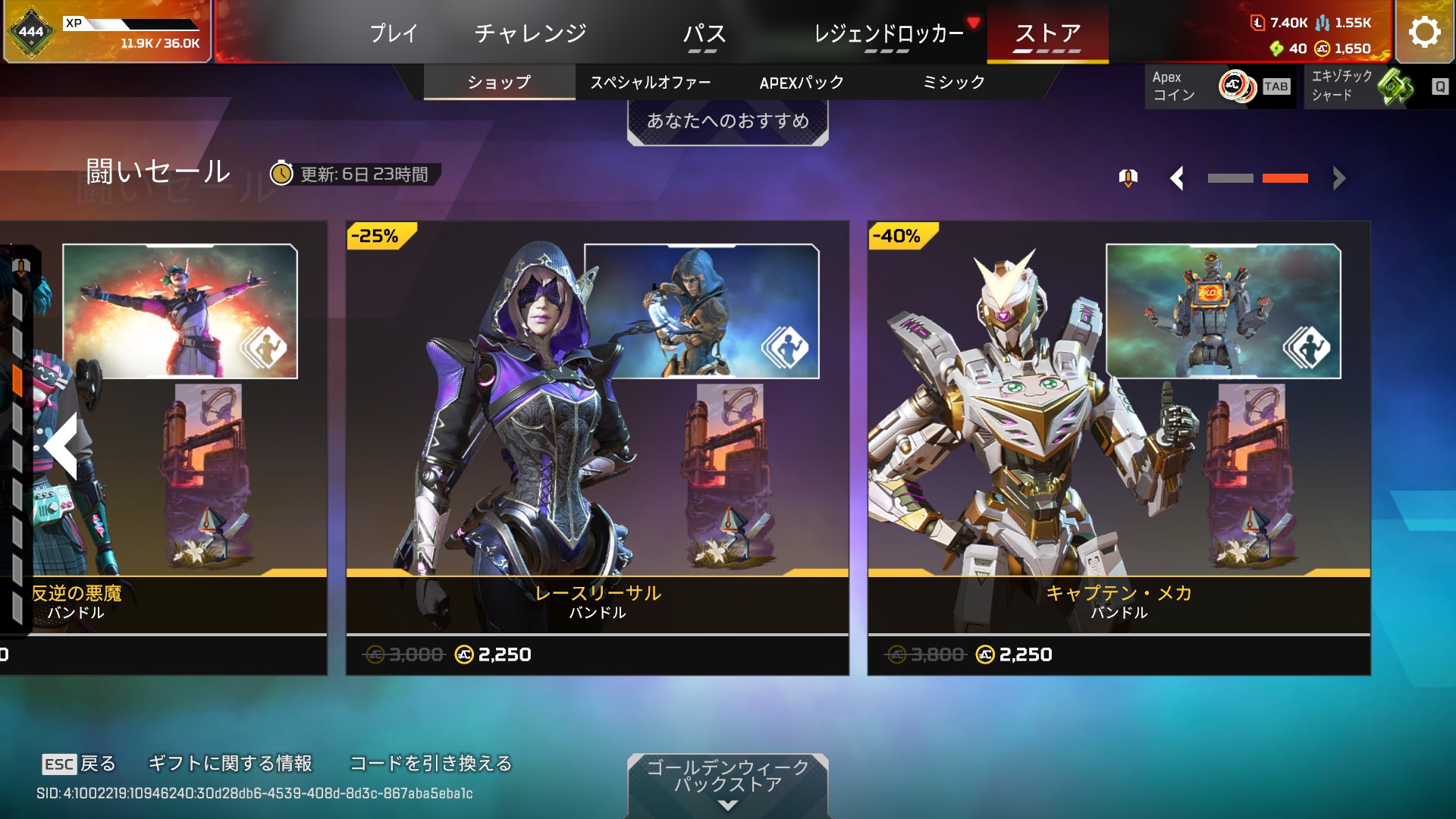Viewport: 1456px width, 819px height.
Task: Select the キャプテン・メカ bundle card
Action: 1119,447
